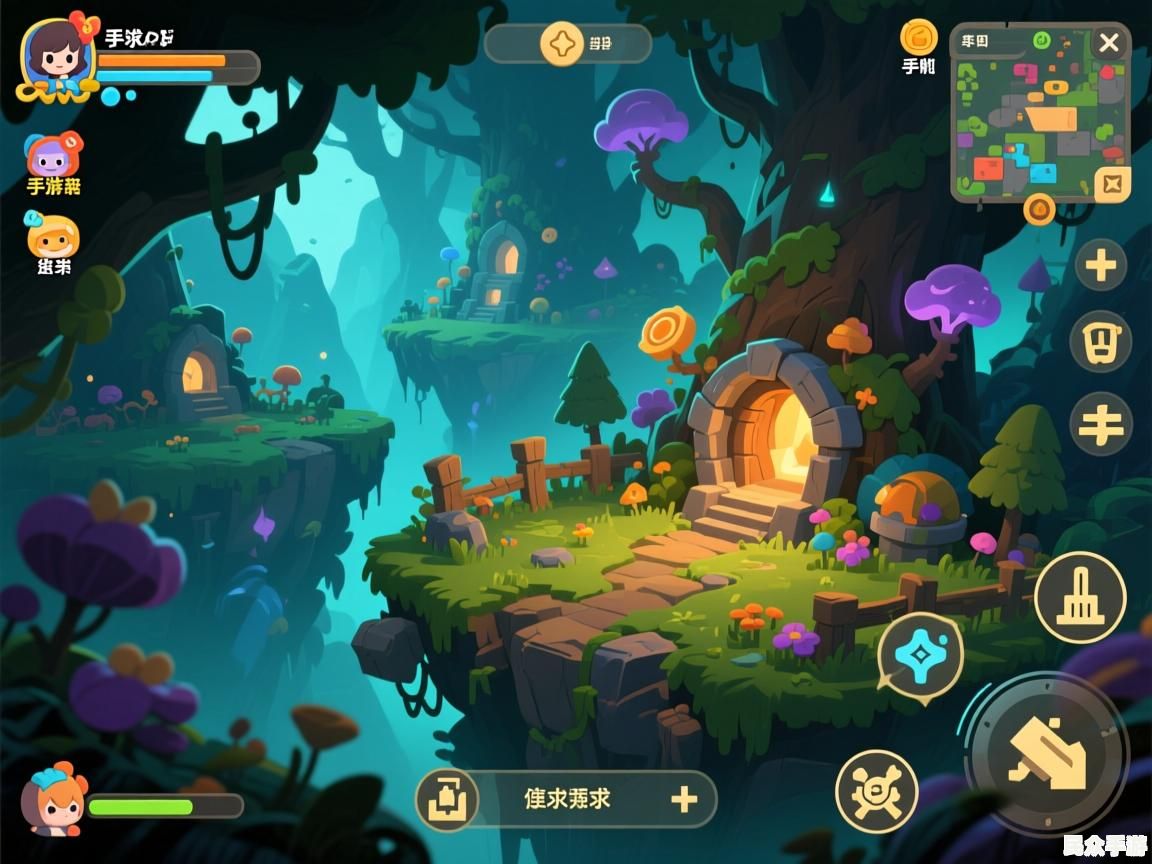Click the green round icon on the minimap header
The image size is (1152, 864).
pos(1040,41)
